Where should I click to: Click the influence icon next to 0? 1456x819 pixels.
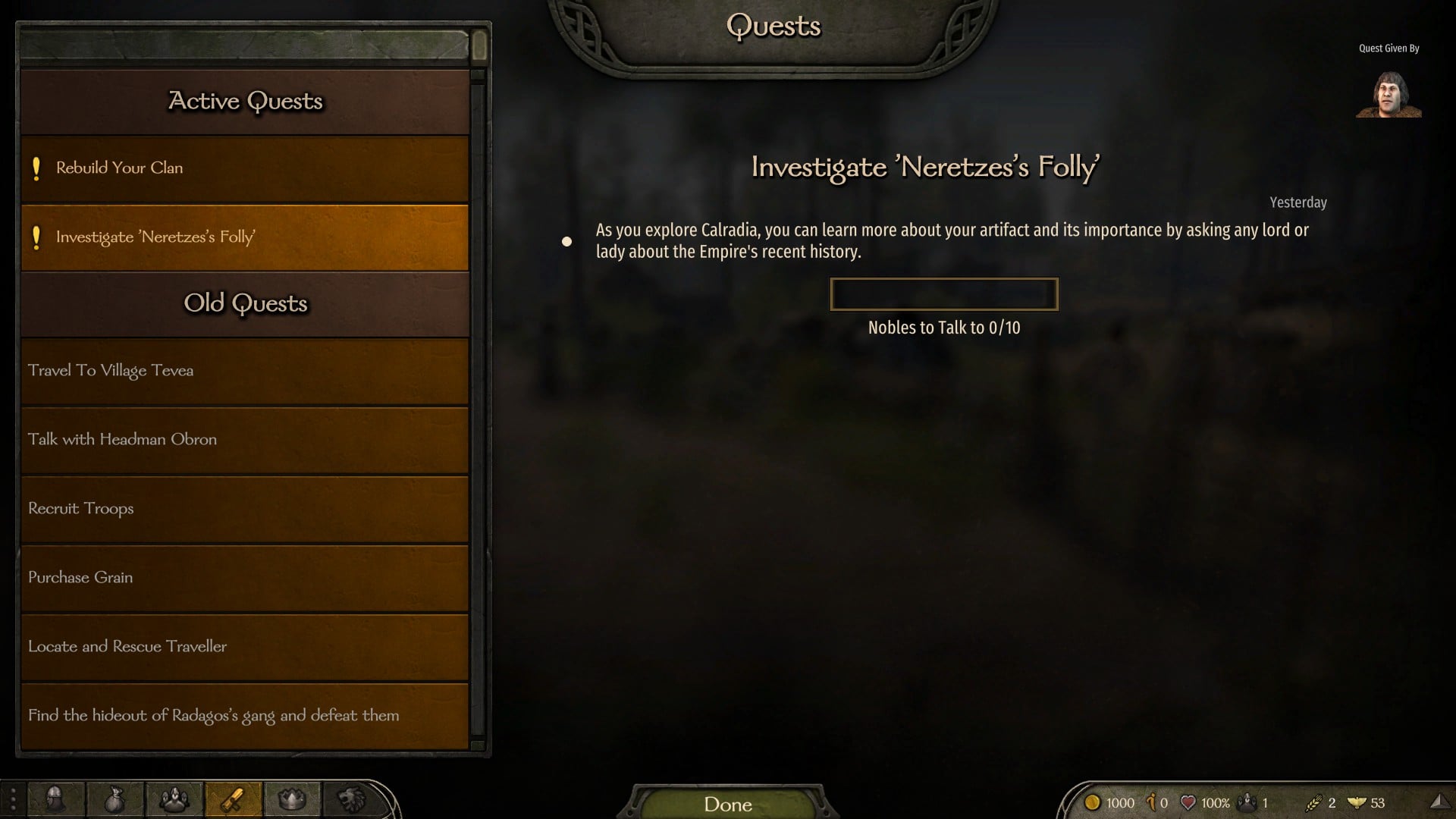click(1152, 802)
